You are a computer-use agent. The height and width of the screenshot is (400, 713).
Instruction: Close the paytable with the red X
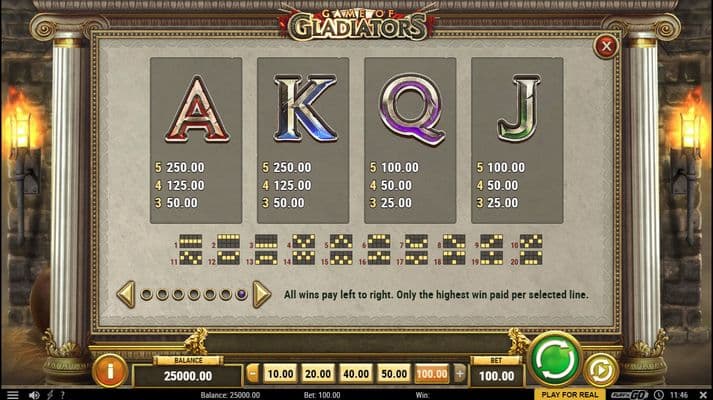[605, 46]
